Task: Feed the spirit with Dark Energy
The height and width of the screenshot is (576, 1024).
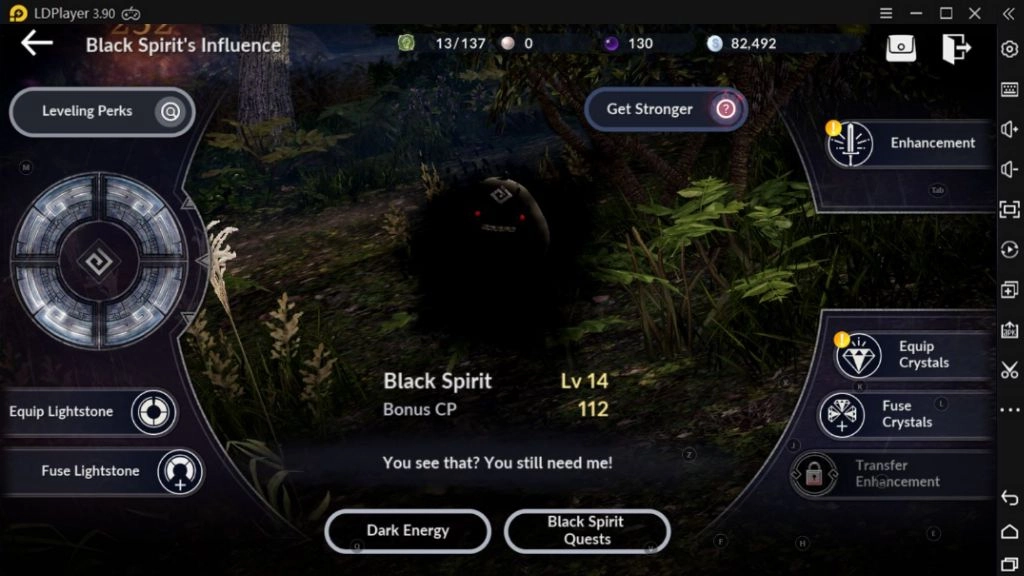Action: (x=407, y=531)
